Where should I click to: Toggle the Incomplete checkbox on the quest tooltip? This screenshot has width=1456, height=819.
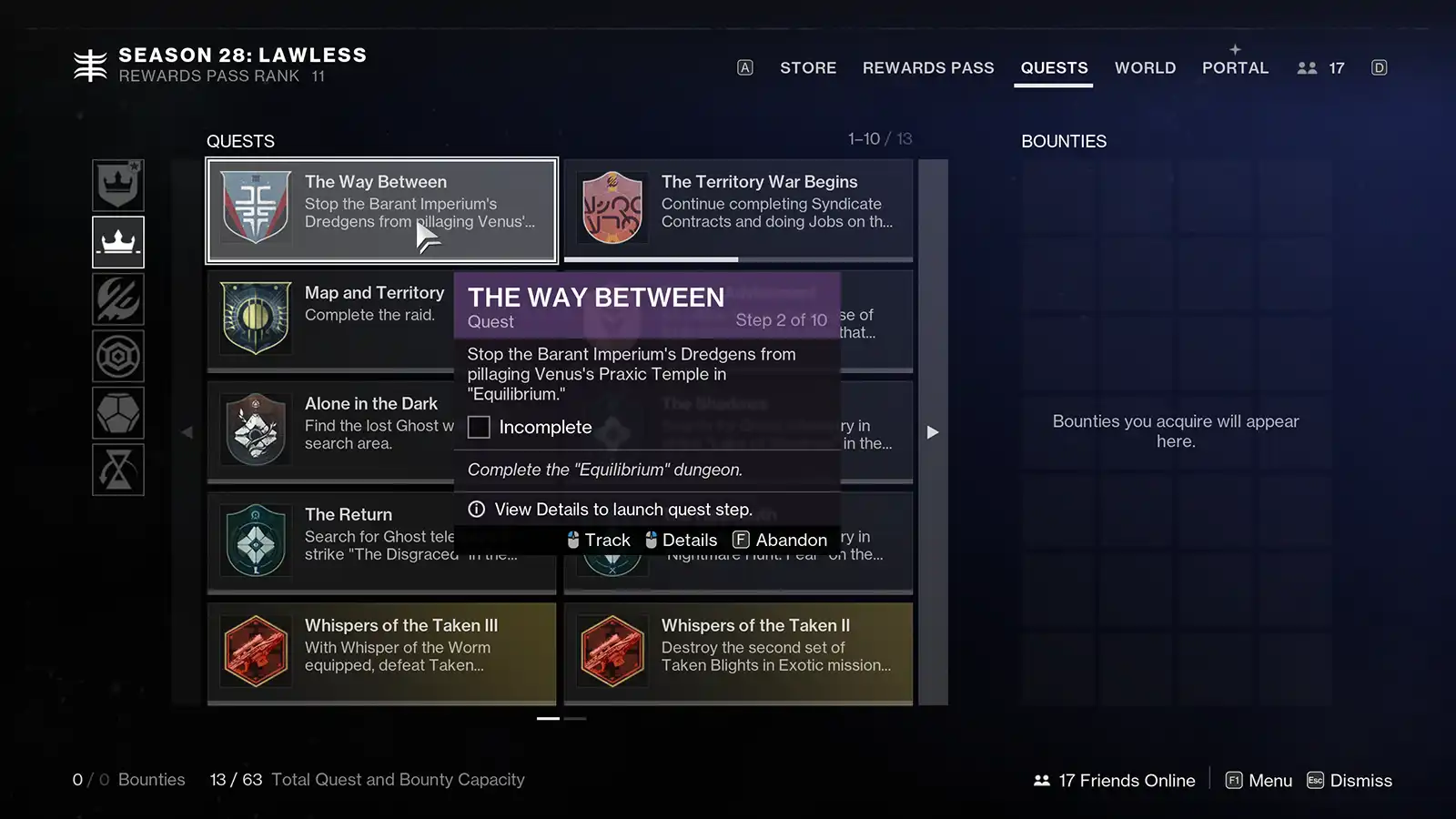479,427
